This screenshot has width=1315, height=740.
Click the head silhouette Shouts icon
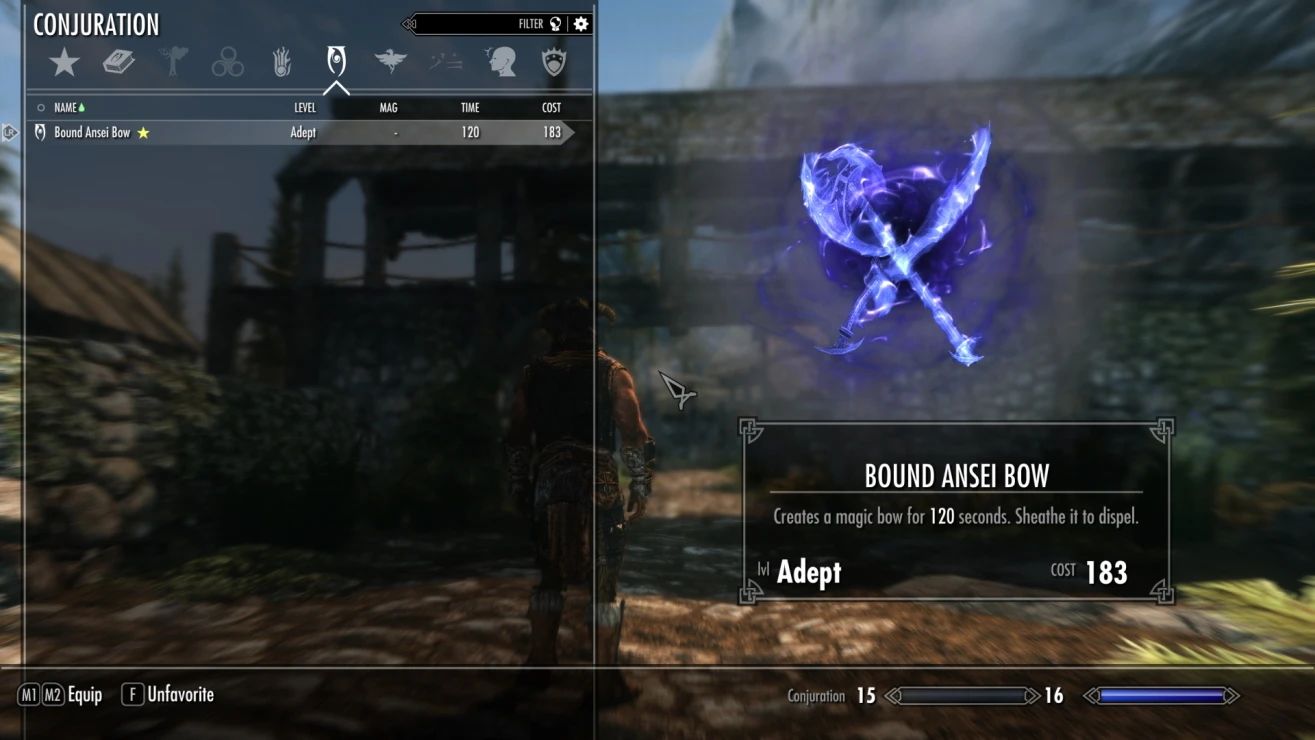(x=501, y=60)
